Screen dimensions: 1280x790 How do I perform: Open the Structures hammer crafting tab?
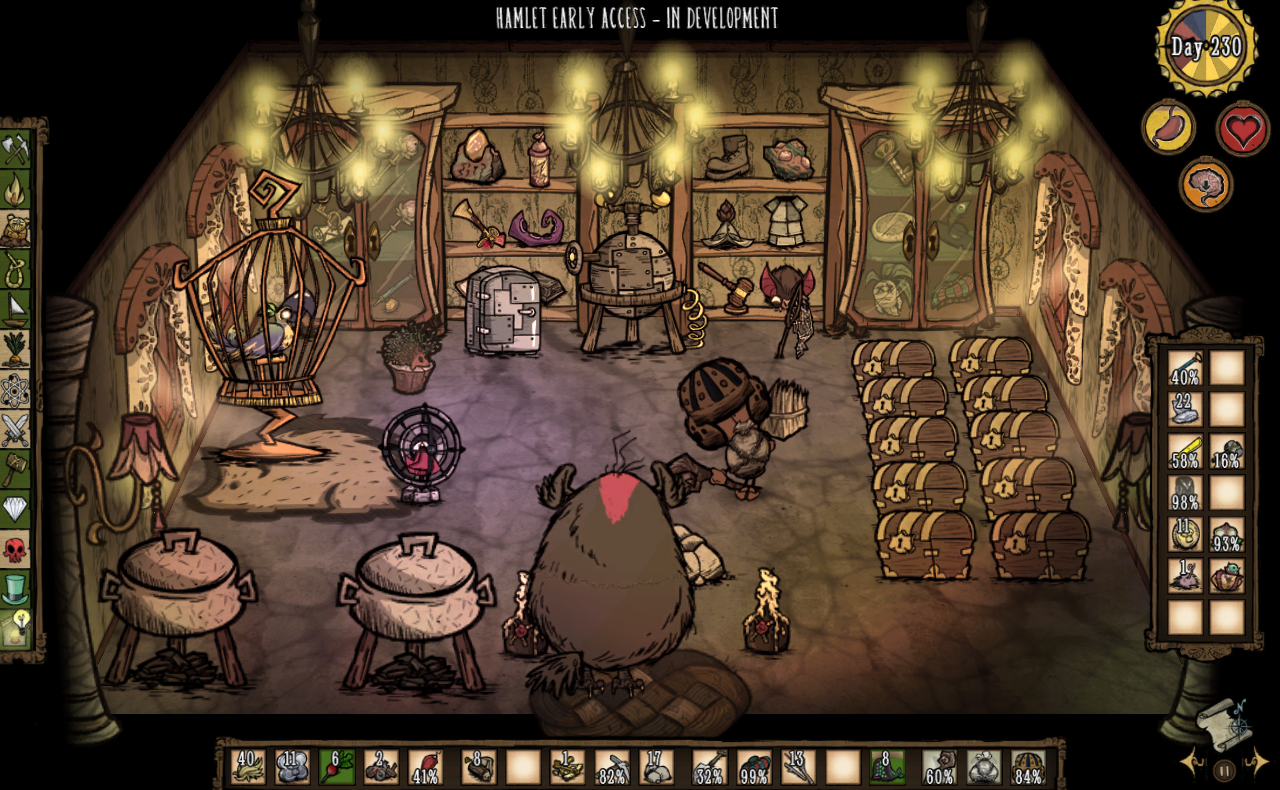18,469
